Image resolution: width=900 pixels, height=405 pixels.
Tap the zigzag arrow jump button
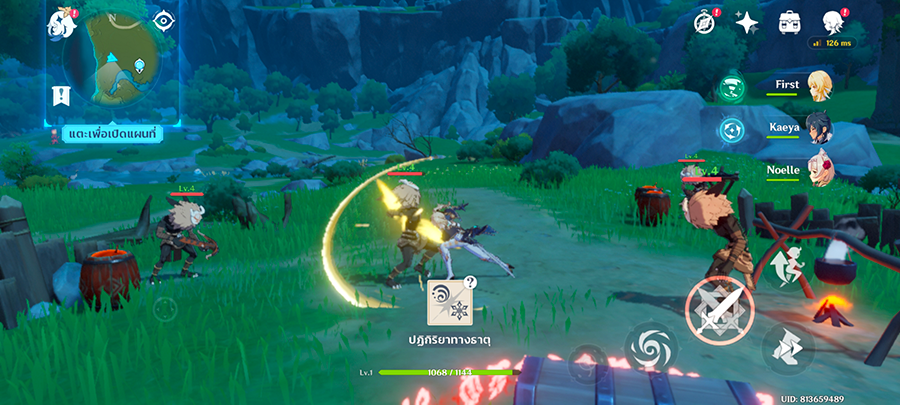click(784, 348)
